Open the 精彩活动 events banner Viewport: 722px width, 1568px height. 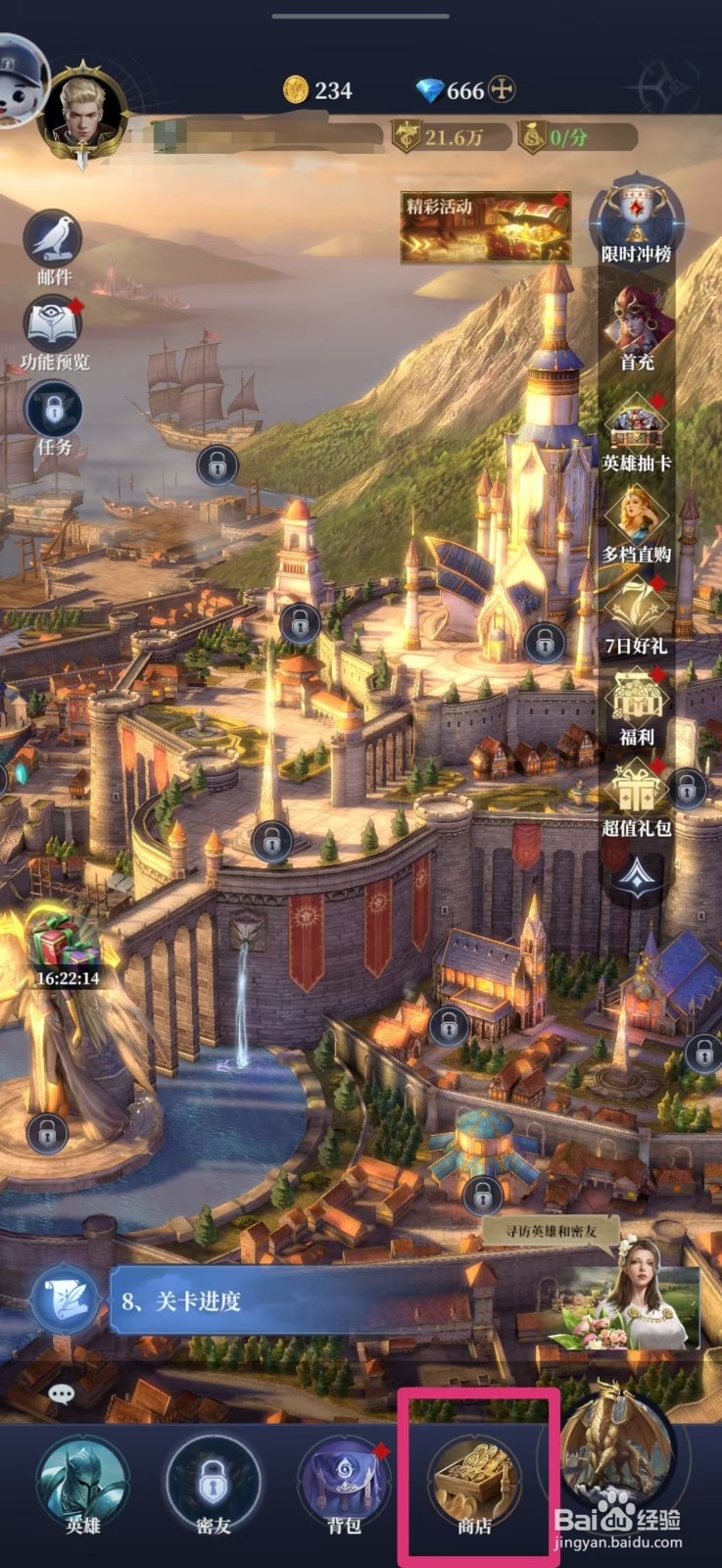coord(486,226)
